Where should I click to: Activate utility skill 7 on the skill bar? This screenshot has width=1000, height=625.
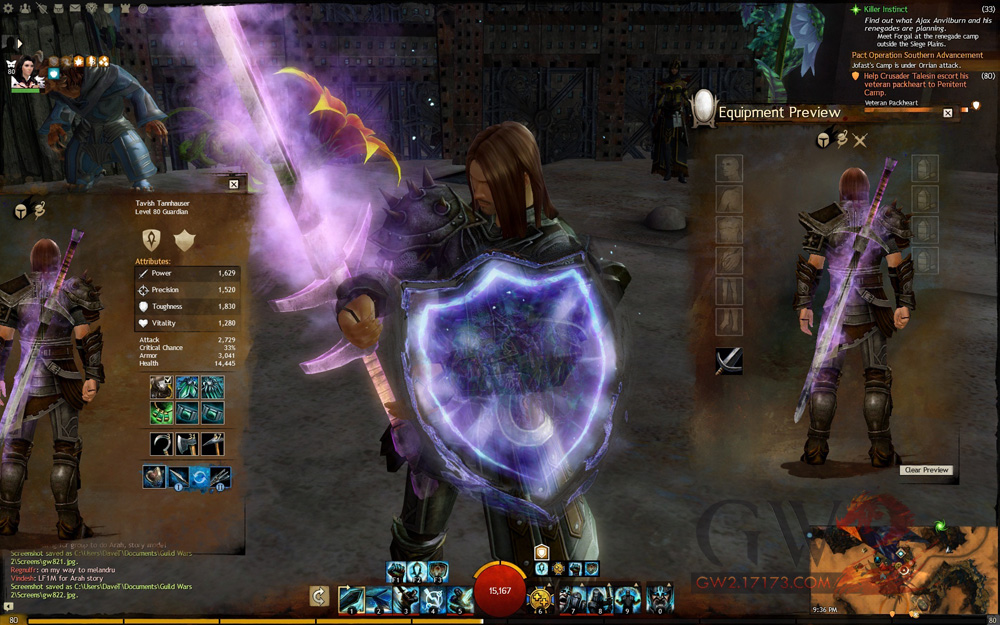pos(571,598)
